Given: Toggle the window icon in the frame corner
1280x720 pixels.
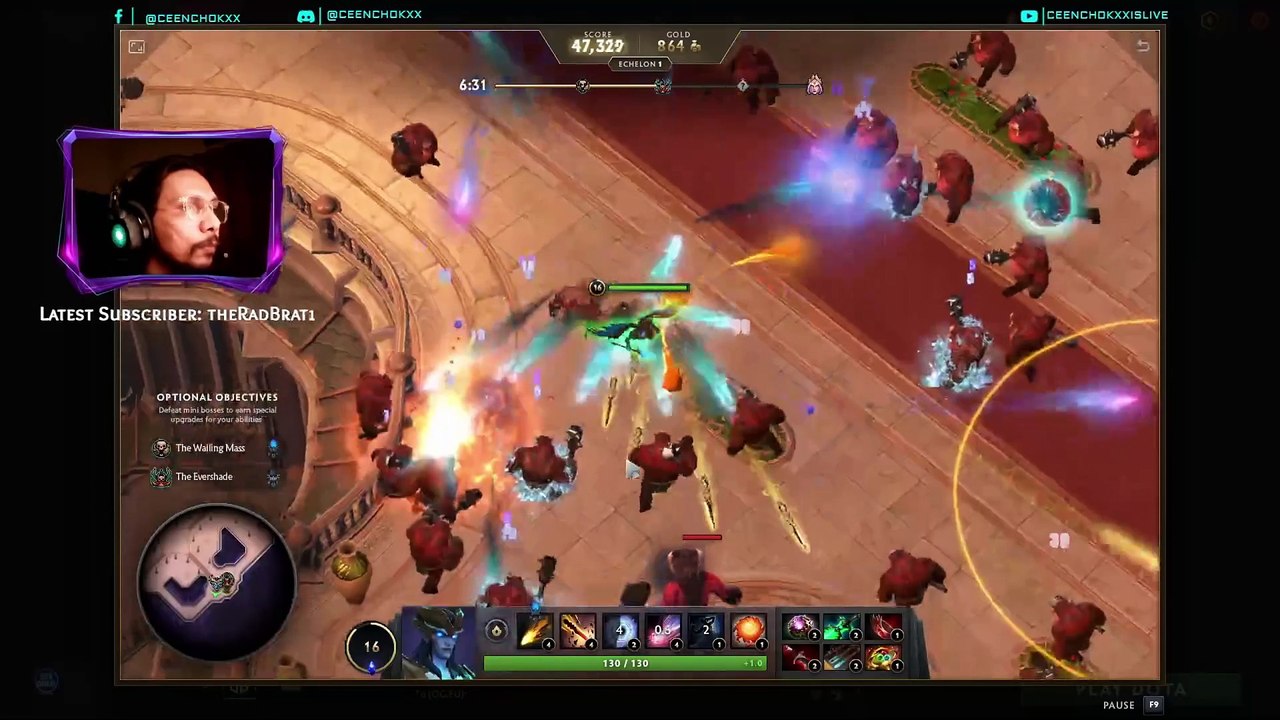Looking at the screenshot, I should click(x=137, y=46).
